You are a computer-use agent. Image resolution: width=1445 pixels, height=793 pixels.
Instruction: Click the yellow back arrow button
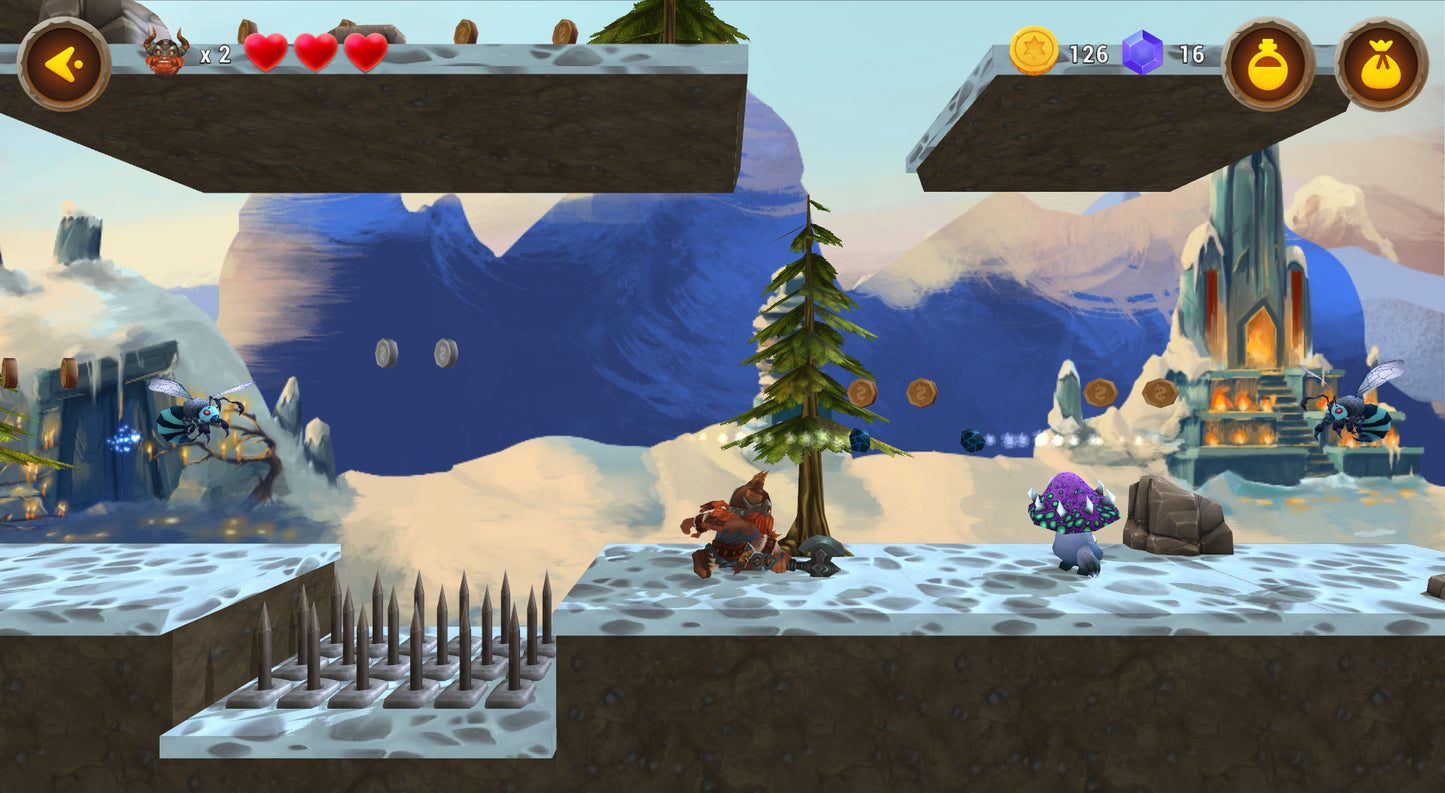click(x=64, y=64)
